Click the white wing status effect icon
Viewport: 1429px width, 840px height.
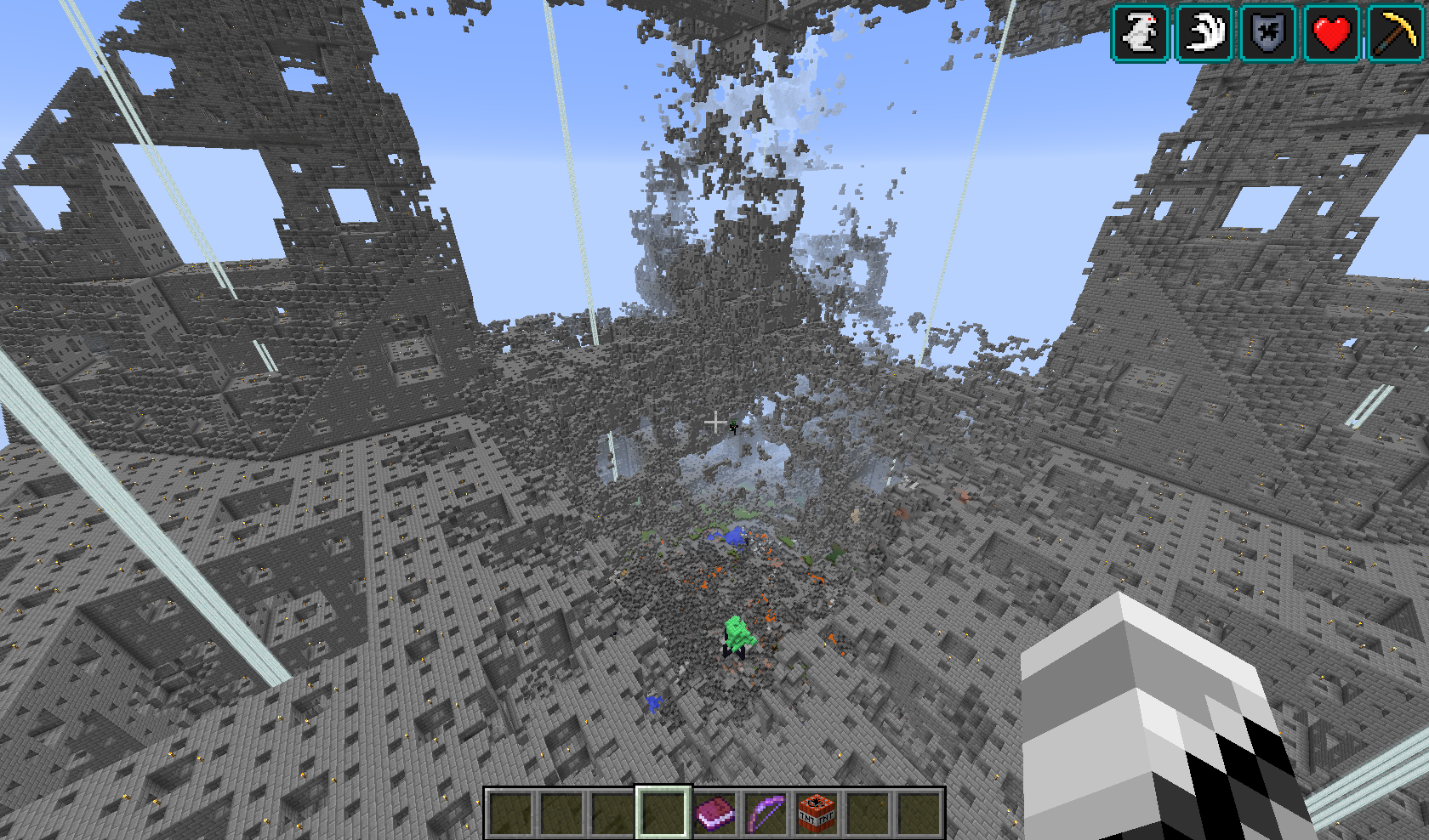pos(1204,33)
